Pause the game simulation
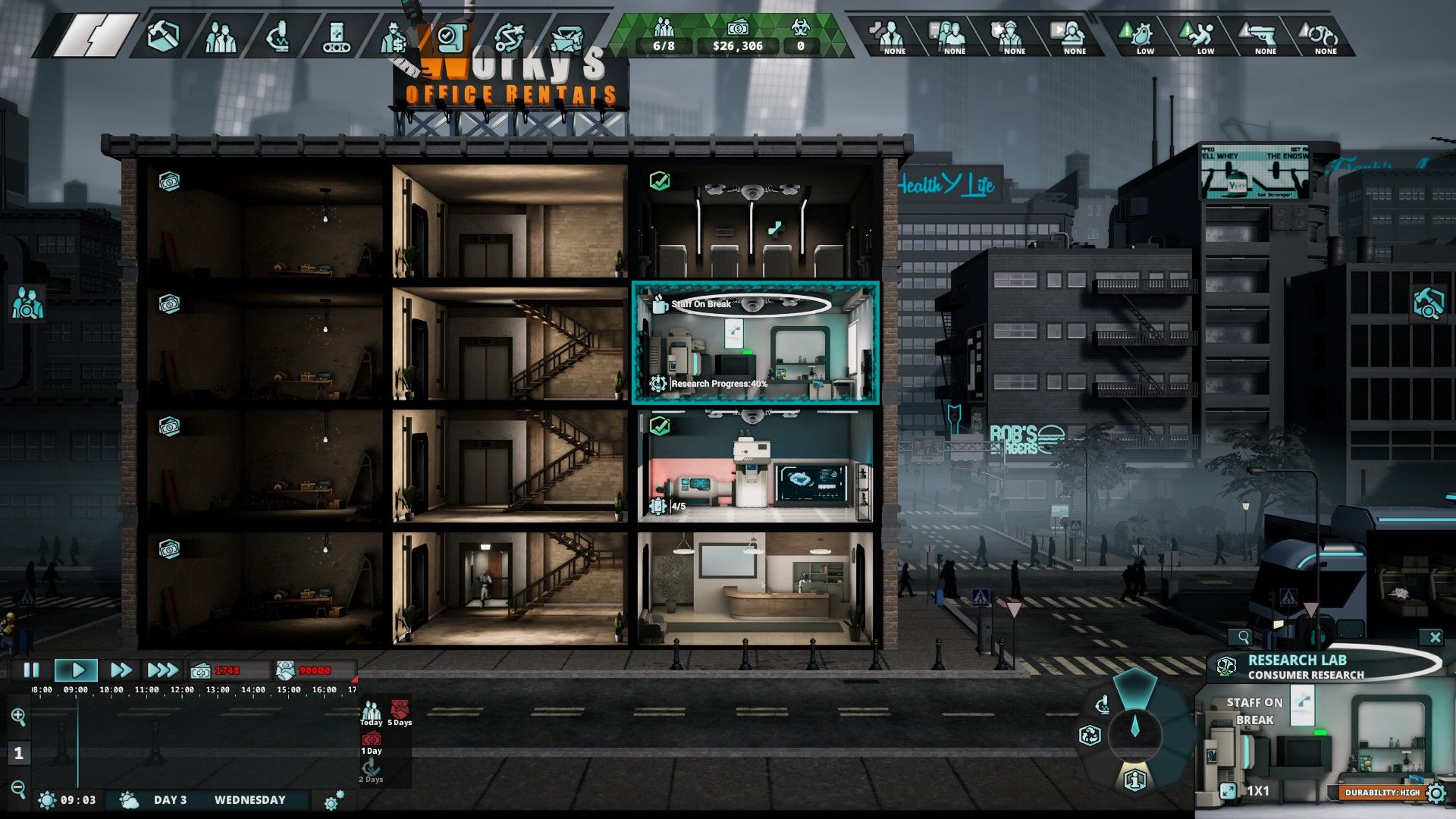Screen dimensions: 1456x819 point(32,670)
